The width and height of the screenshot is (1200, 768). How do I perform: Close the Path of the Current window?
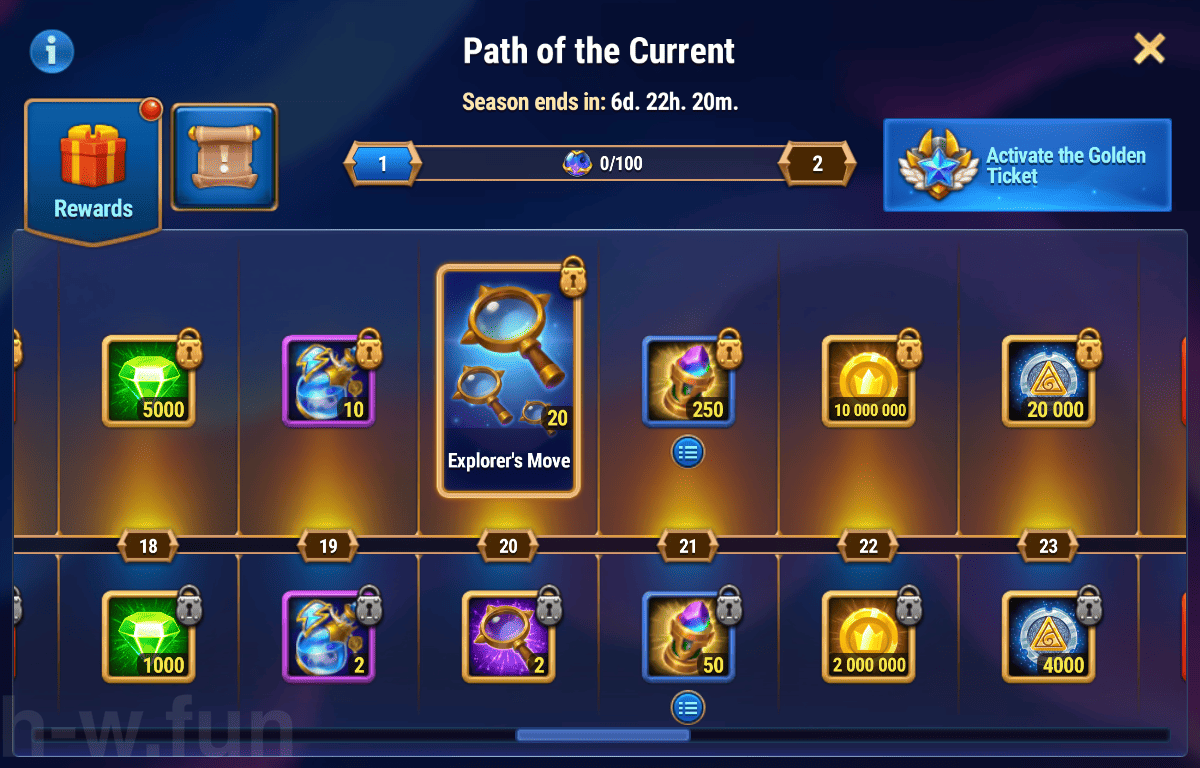(x=1149, y=48)
